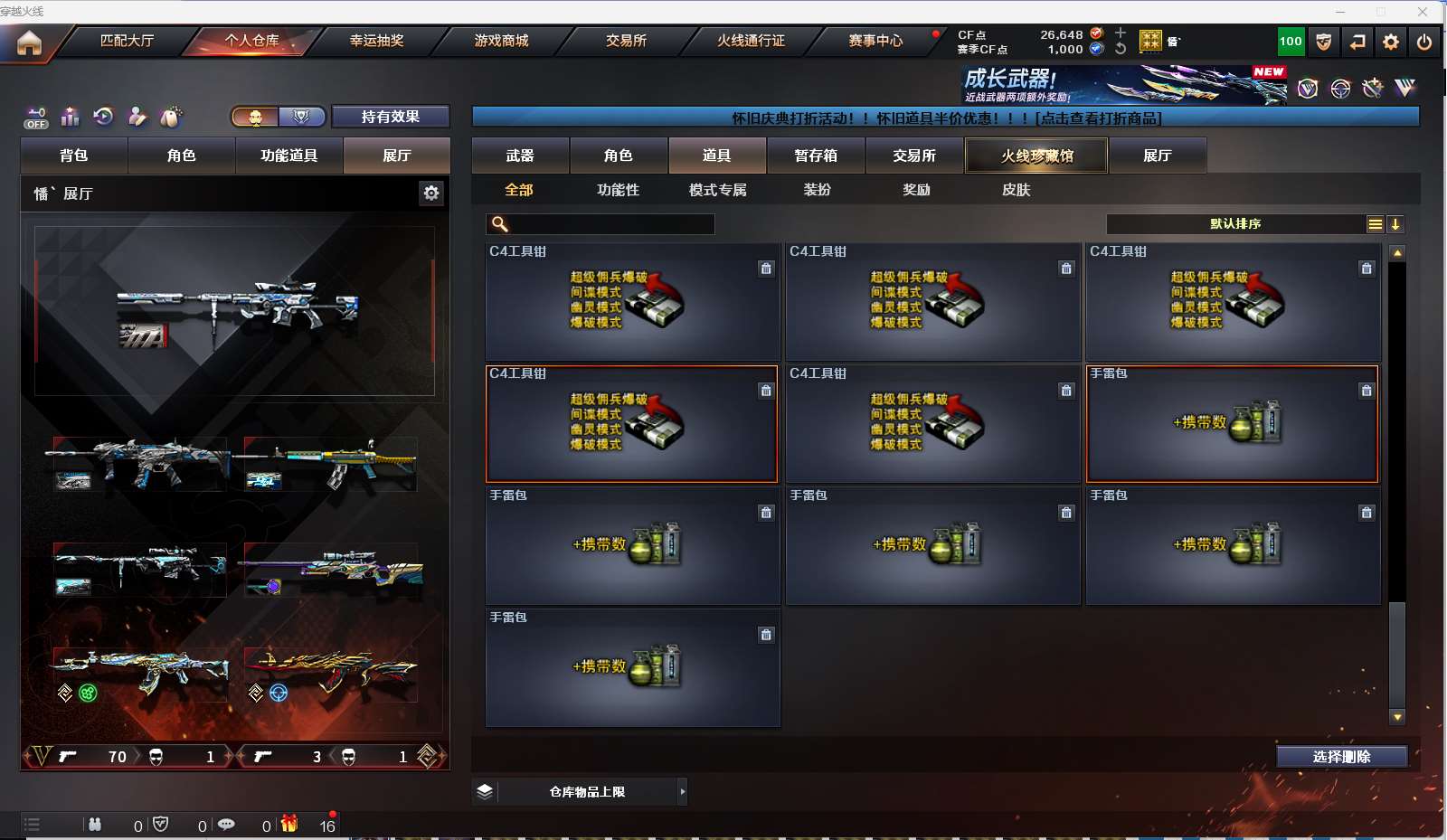The width and height of the screenshot is (1447, 840).
Task: Click the 选择删除 button
Action: 1341,757
